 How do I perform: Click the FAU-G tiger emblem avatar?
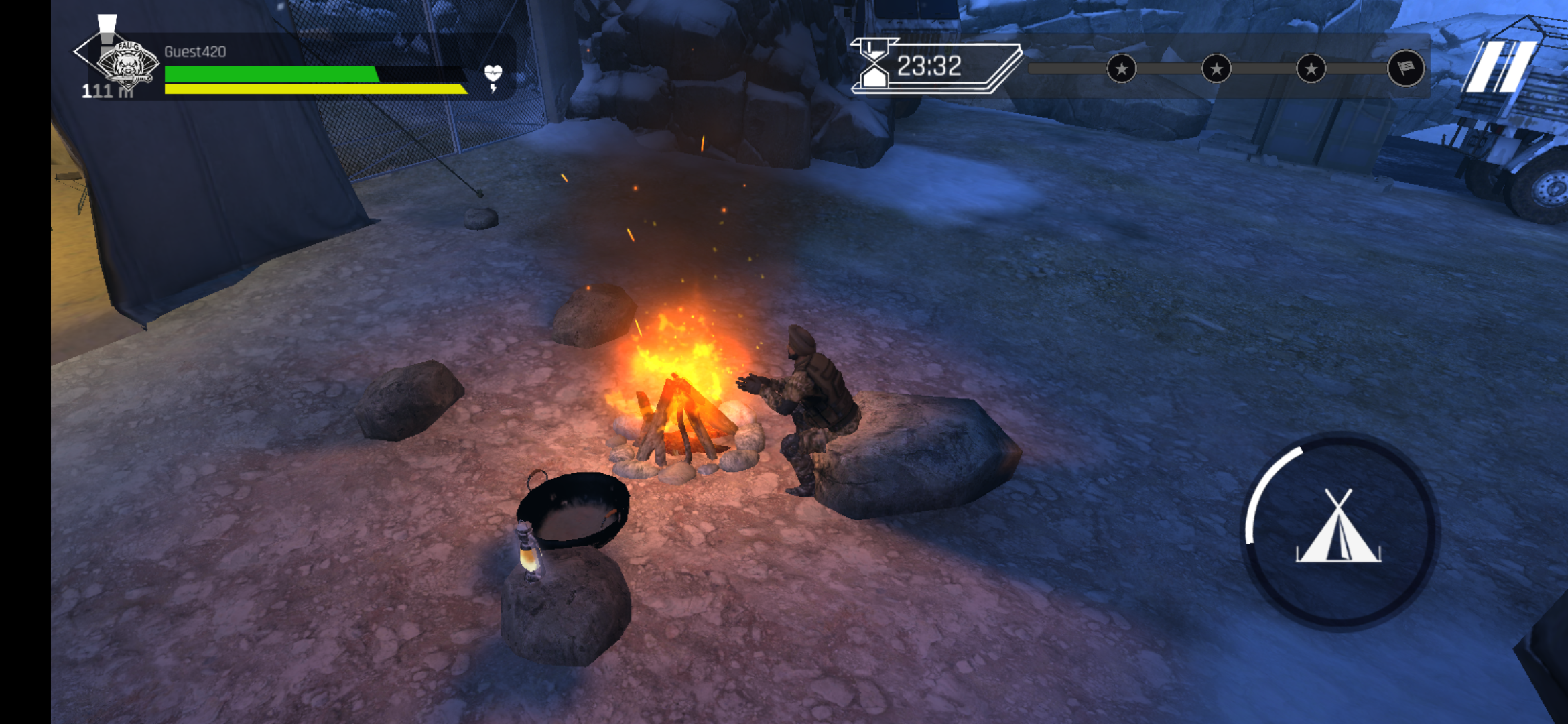point(127,65)
